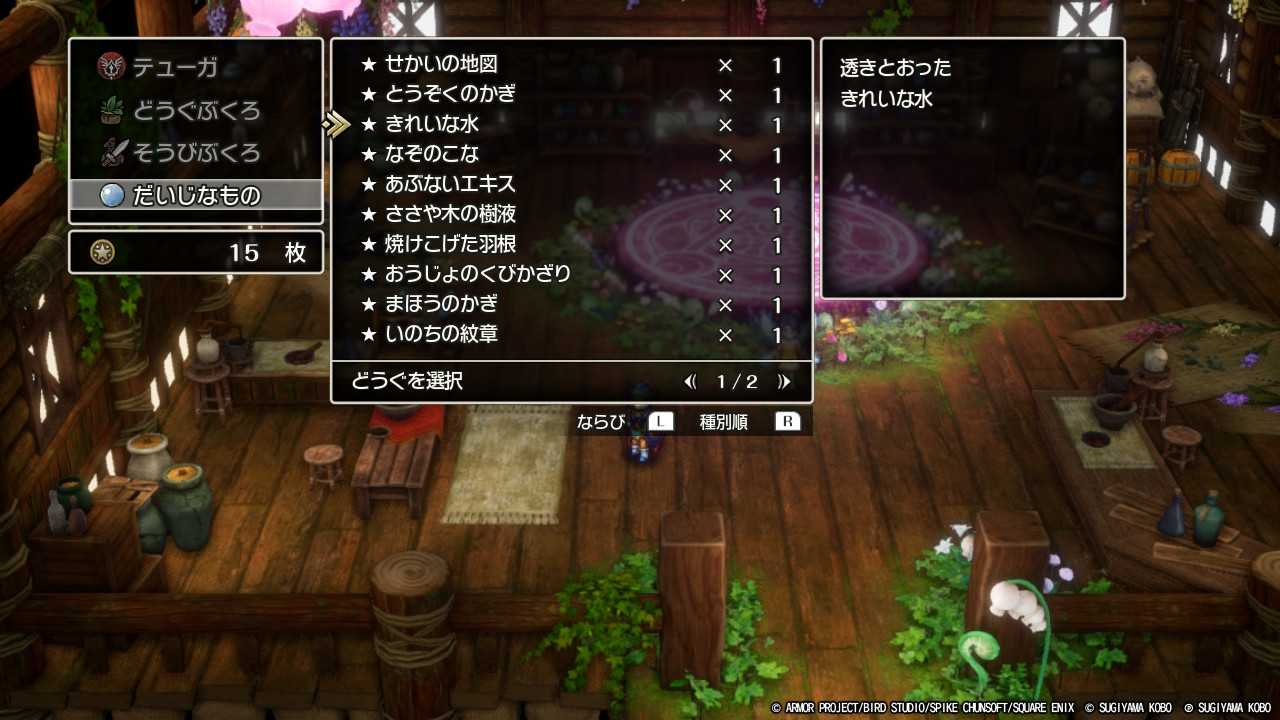
Task: Select とうぞくのかぎ in the inventory
Action: tap(450, 95)
